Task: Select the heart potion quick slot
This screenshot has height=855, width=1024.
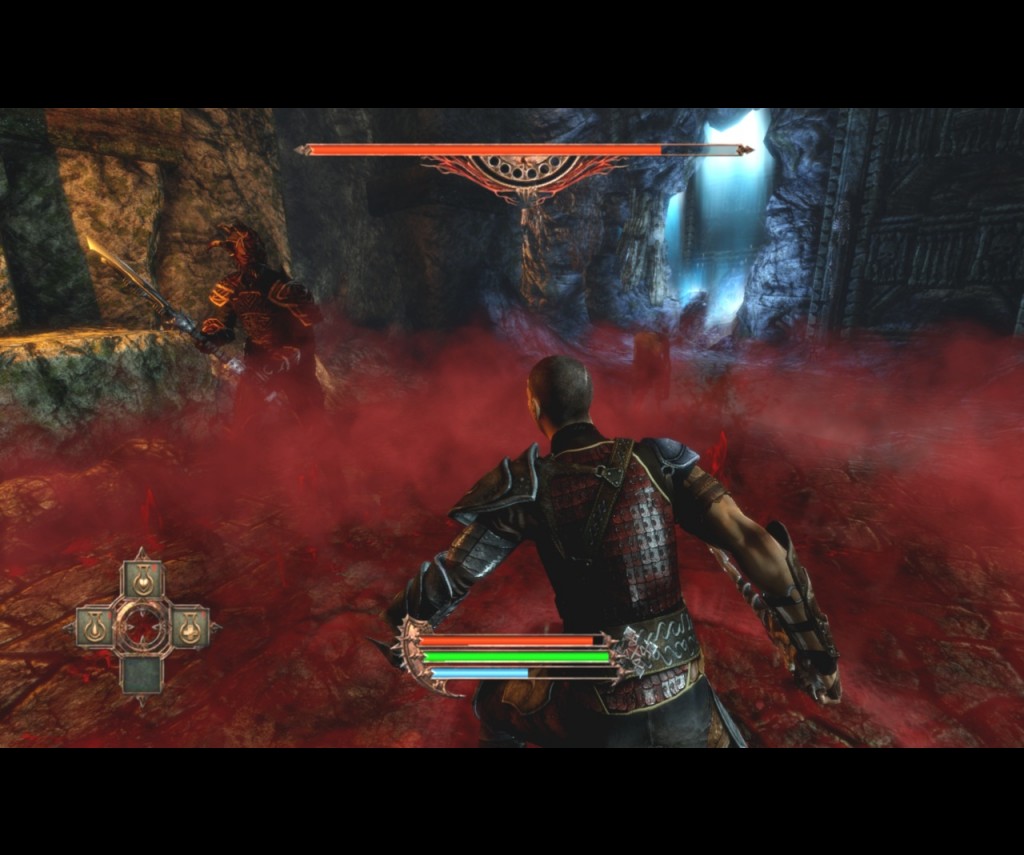Action: point(142,581)
